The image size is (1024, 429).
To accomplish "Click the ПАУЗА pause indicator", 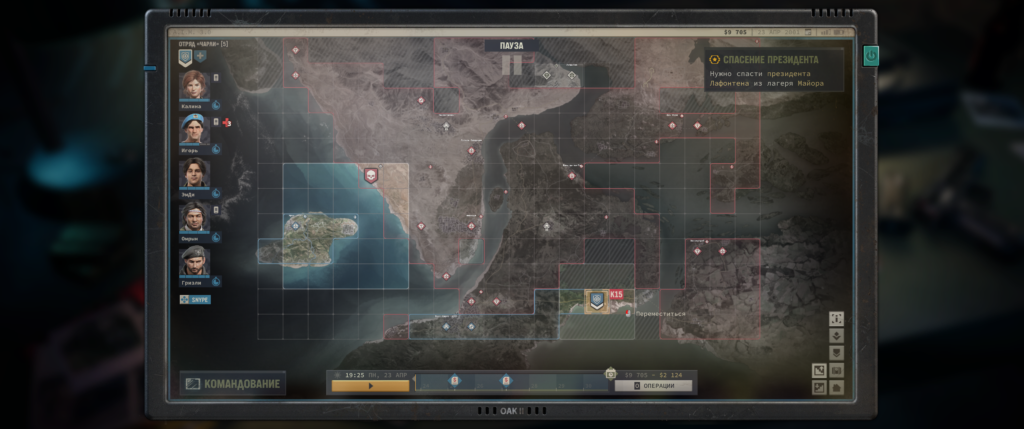I will point(511,46).
